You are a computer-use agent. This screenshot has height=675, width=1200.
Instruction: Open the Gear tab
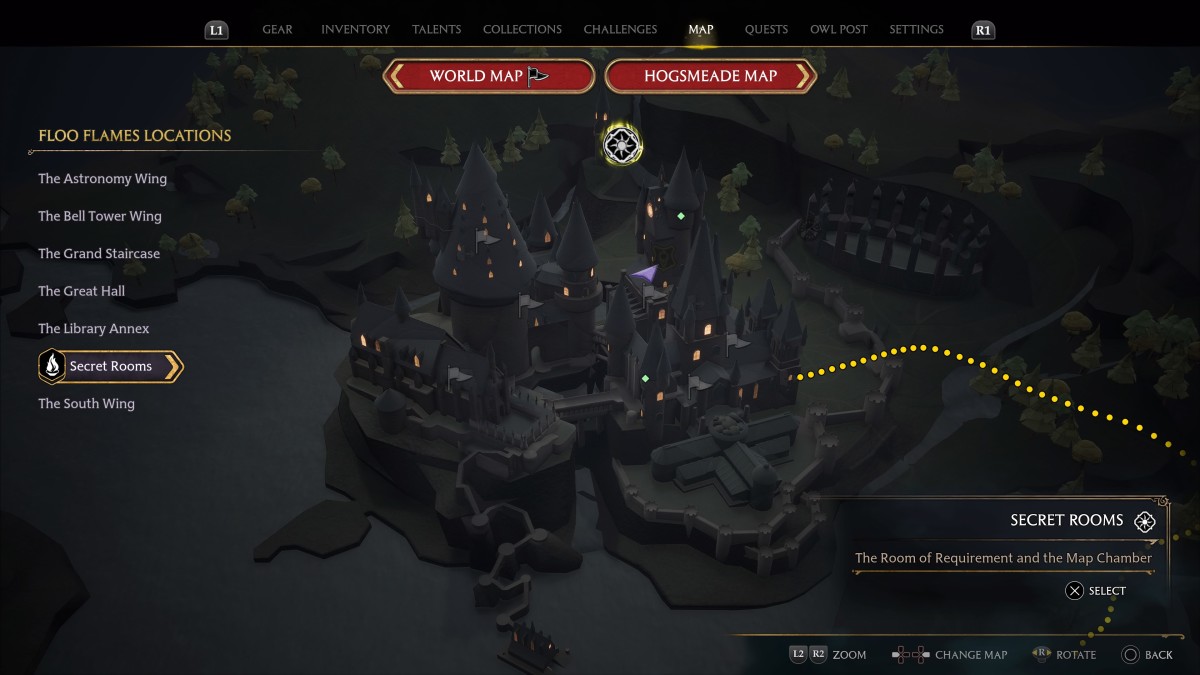point(277,30)
